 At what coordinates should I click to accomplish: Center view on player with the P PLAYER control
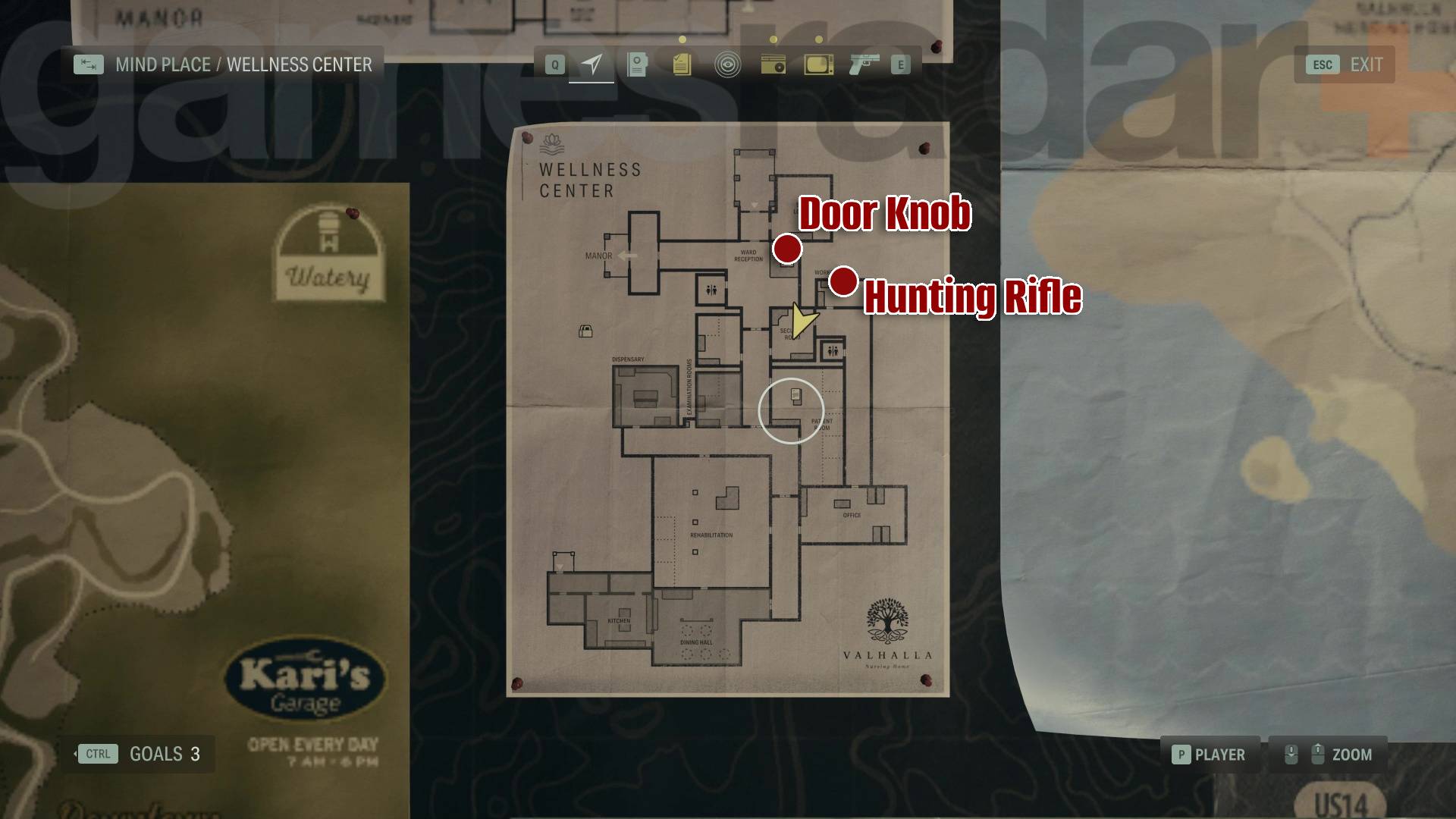point(1211,755)
